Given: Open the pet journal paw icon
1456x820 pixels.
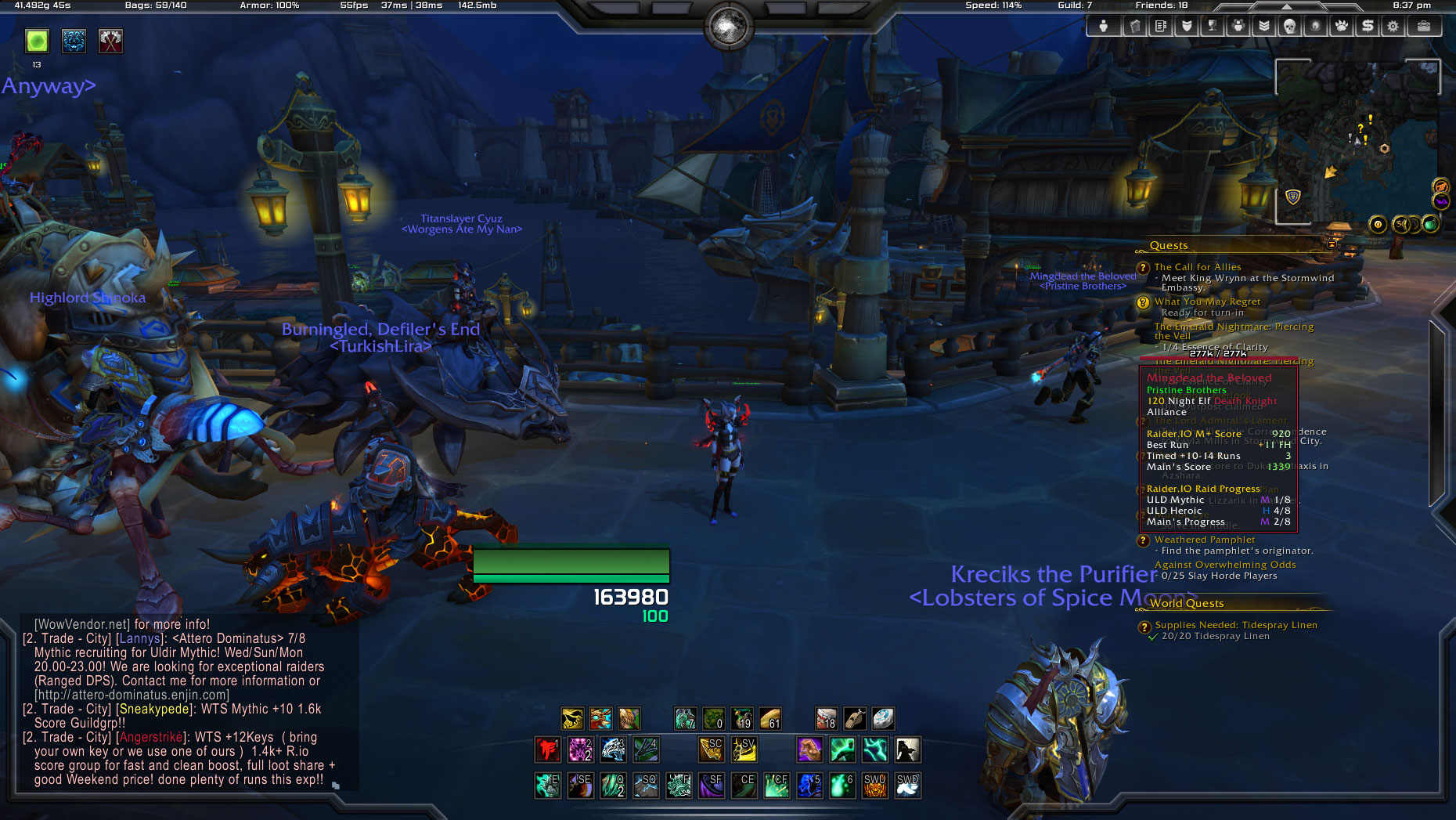Looking at the screenshot, I should click(x=1342, y=26).
